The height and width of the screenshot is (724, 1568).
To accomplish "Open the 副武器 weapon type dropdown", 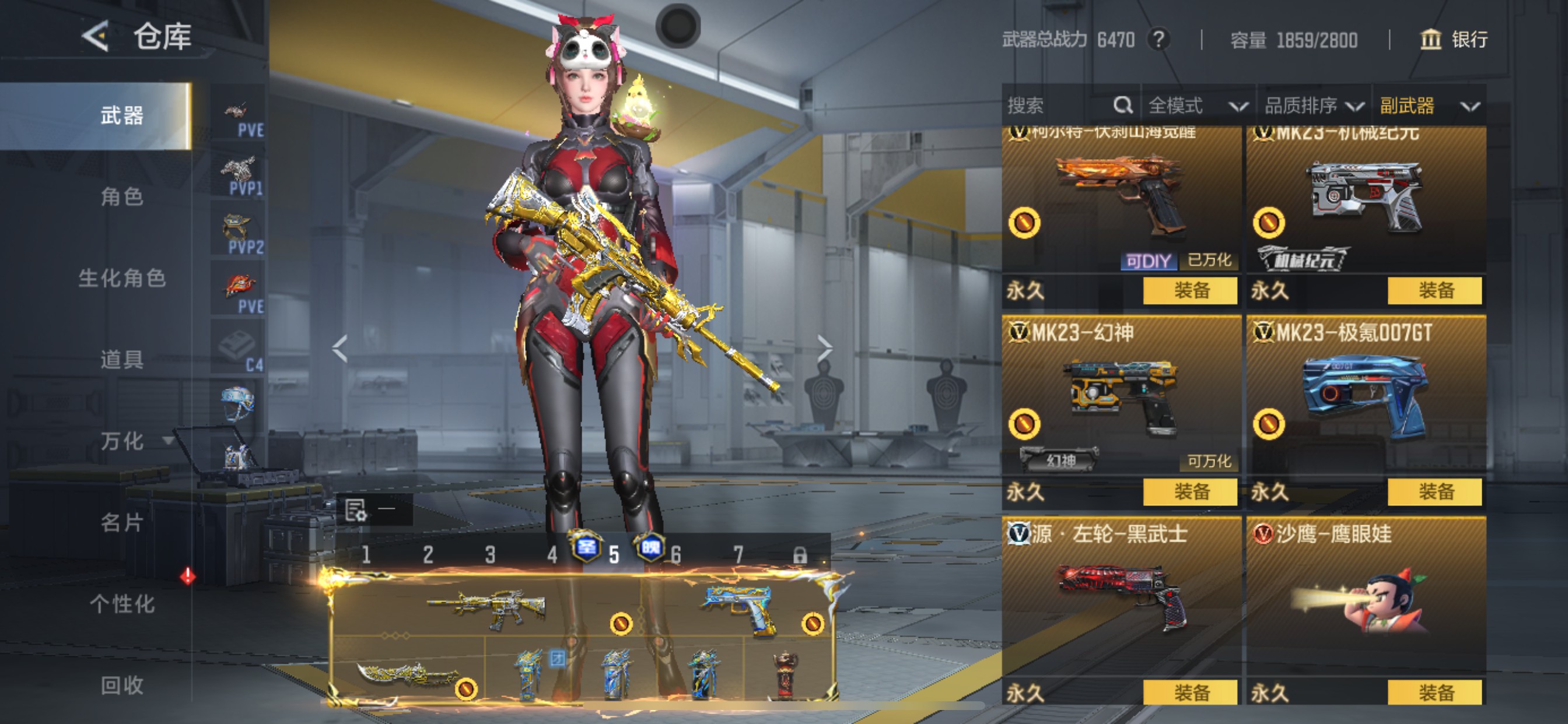I will coord(1429,106).
